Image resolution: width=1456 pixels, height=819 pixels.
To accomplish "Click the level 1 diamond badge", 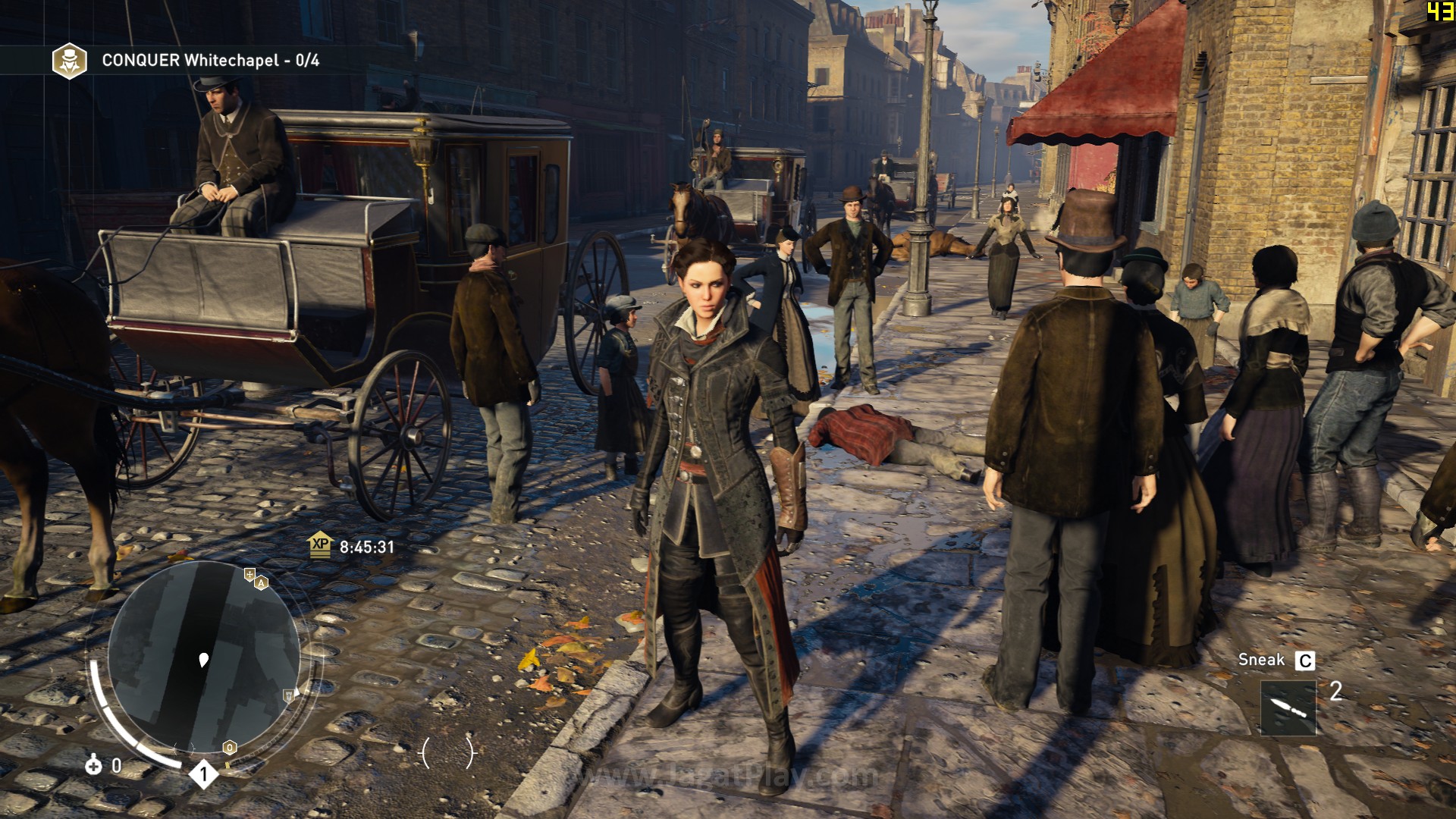I will 203,774.
